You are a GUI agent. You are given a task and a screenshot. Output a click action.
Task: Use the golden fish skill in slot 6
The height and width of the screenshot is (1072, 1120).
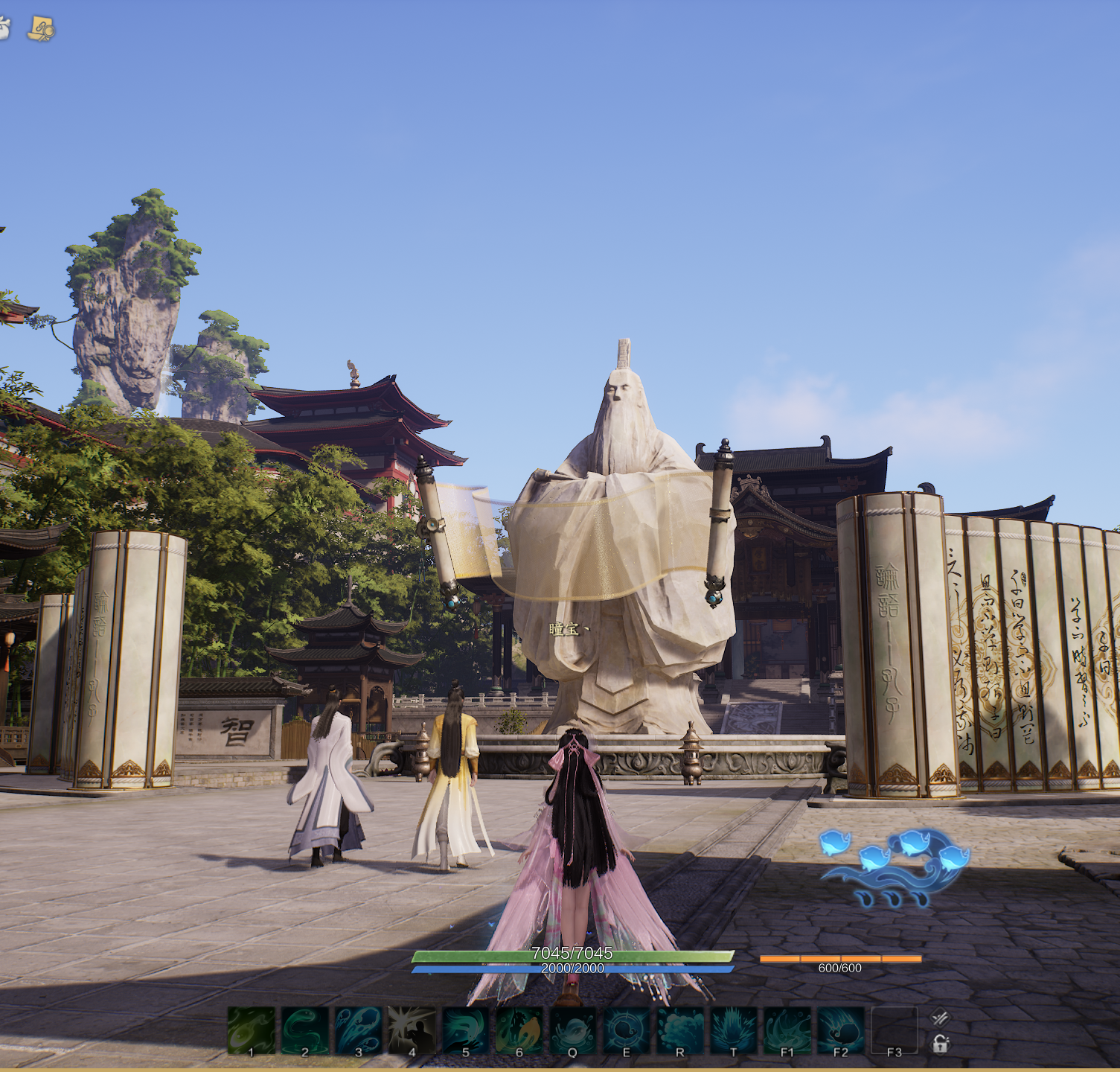click(519, 1030)
